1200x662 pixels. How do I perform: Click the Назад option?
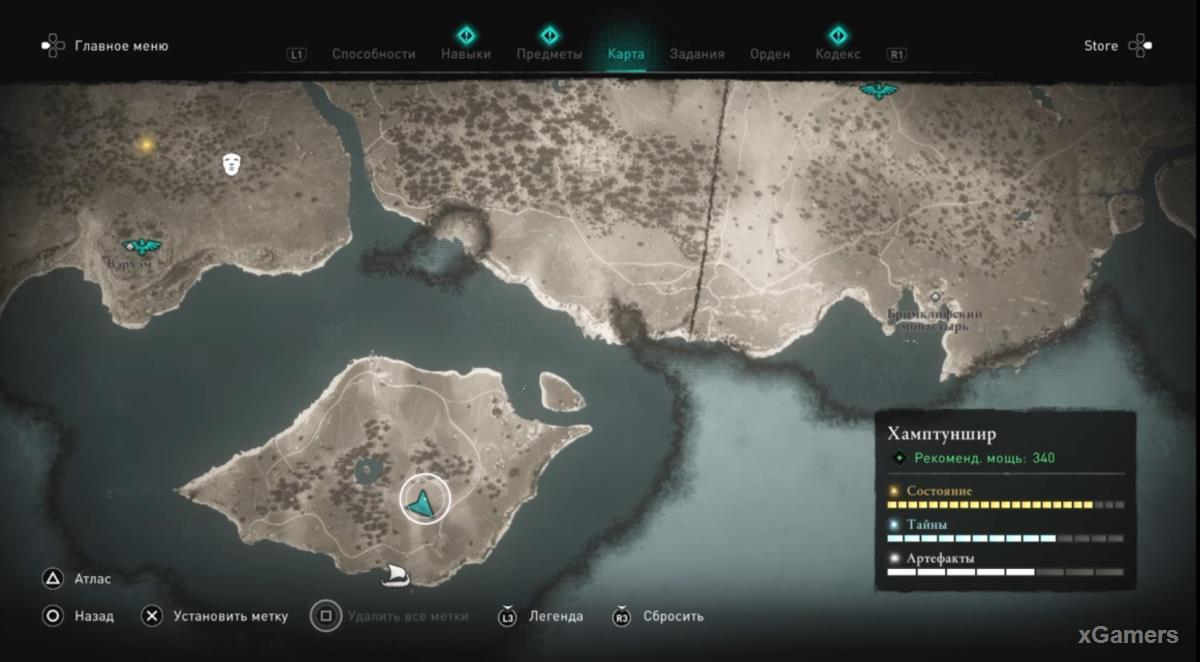pos(94,616)
